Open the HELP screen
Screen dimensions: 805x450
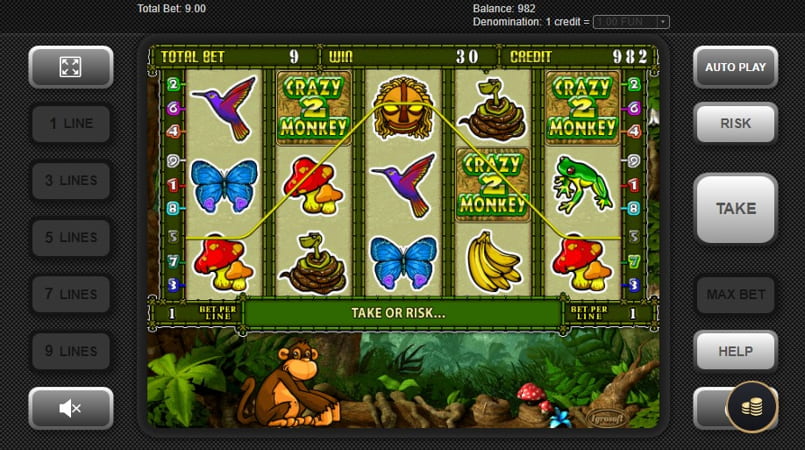(735, 352)
